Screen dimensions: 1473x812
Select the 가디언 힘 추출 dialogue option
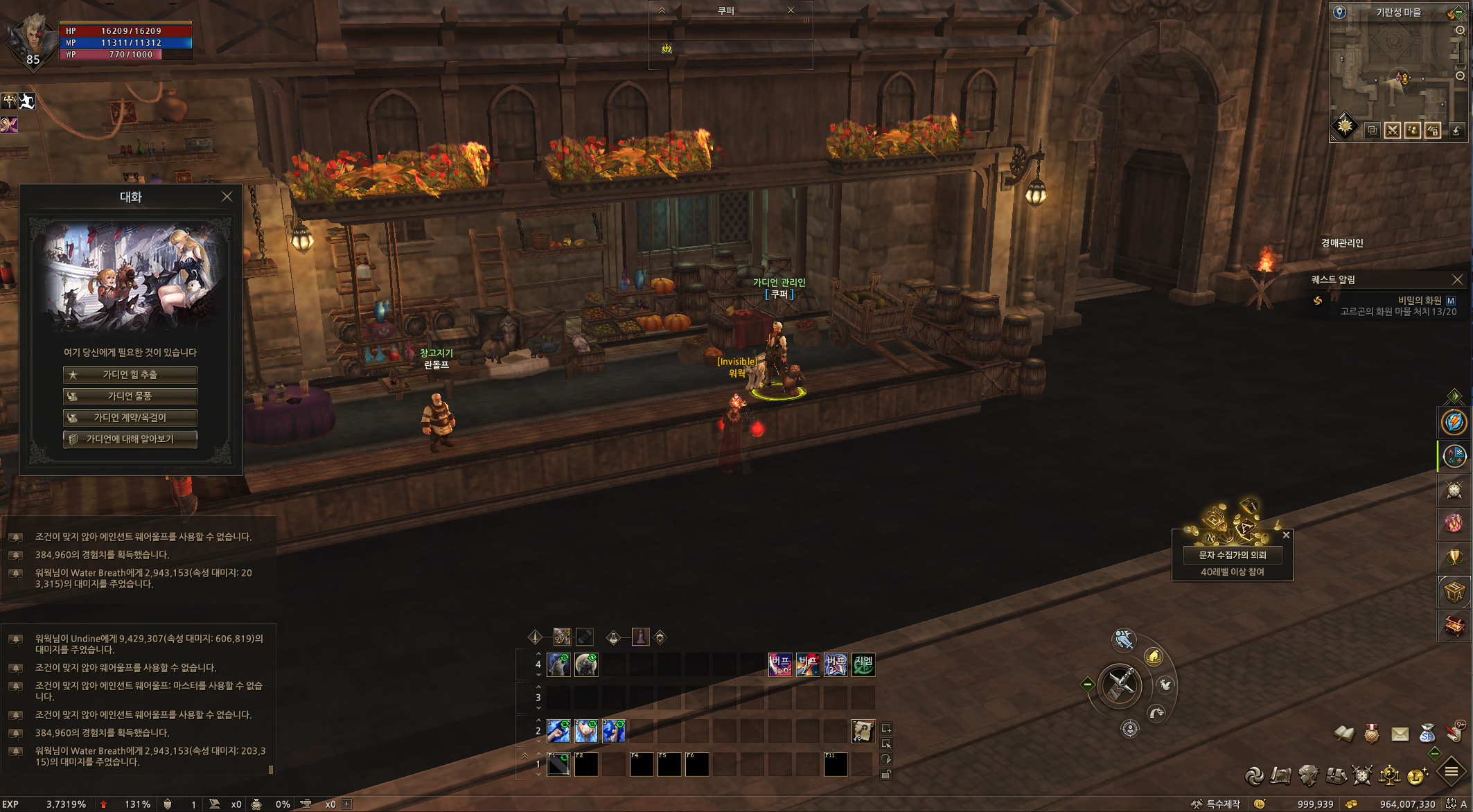pos(130,375)
